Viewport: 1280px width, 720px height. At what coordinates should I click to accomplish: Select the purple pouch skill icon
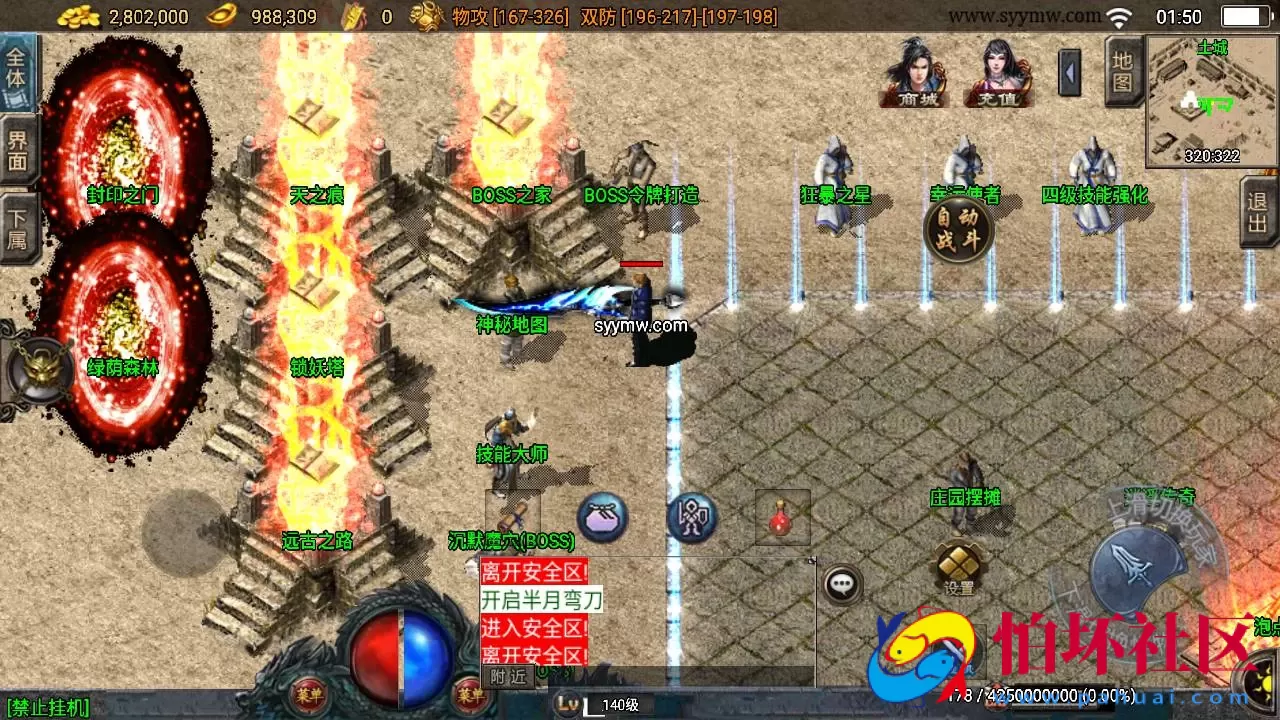[602, 518]
